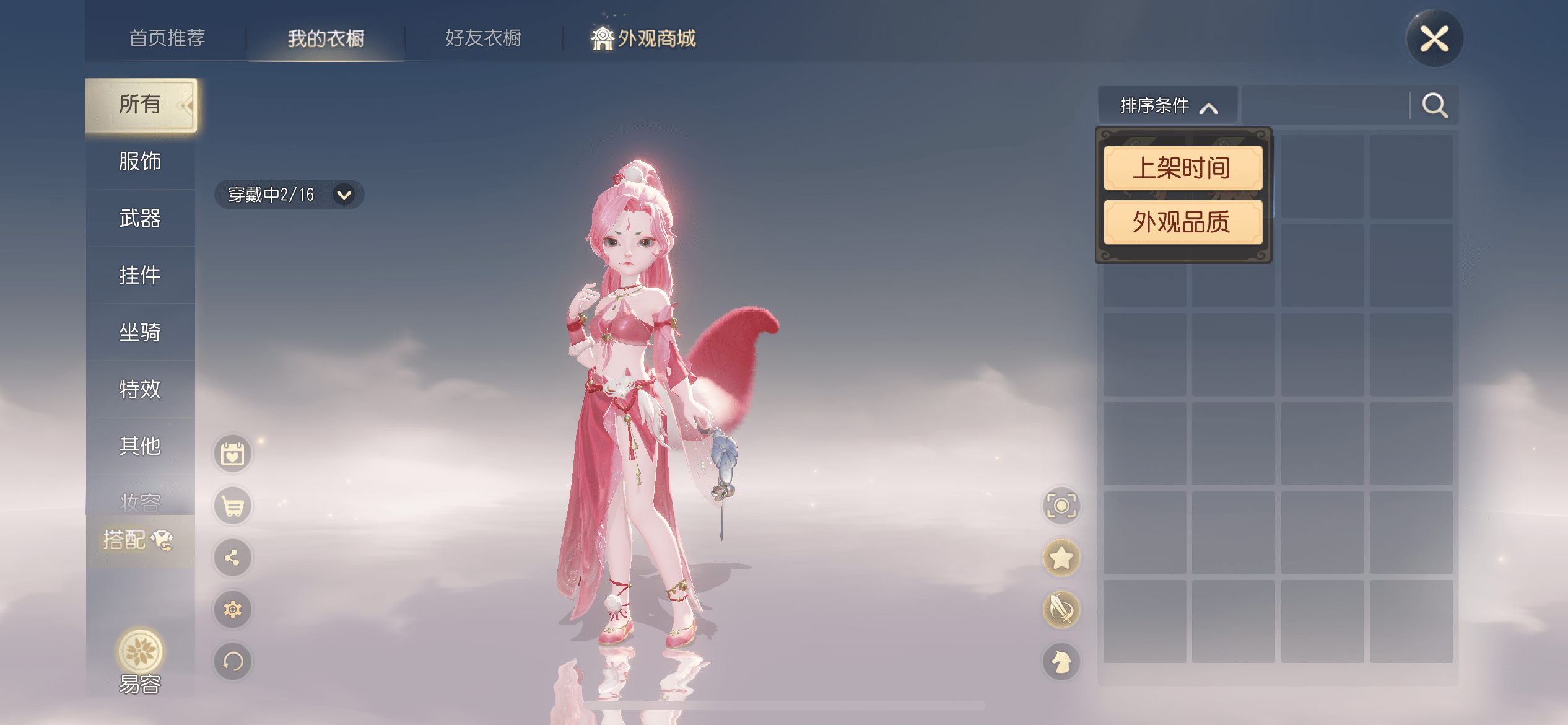Close the wardrobe screen

pos(1434,38)
